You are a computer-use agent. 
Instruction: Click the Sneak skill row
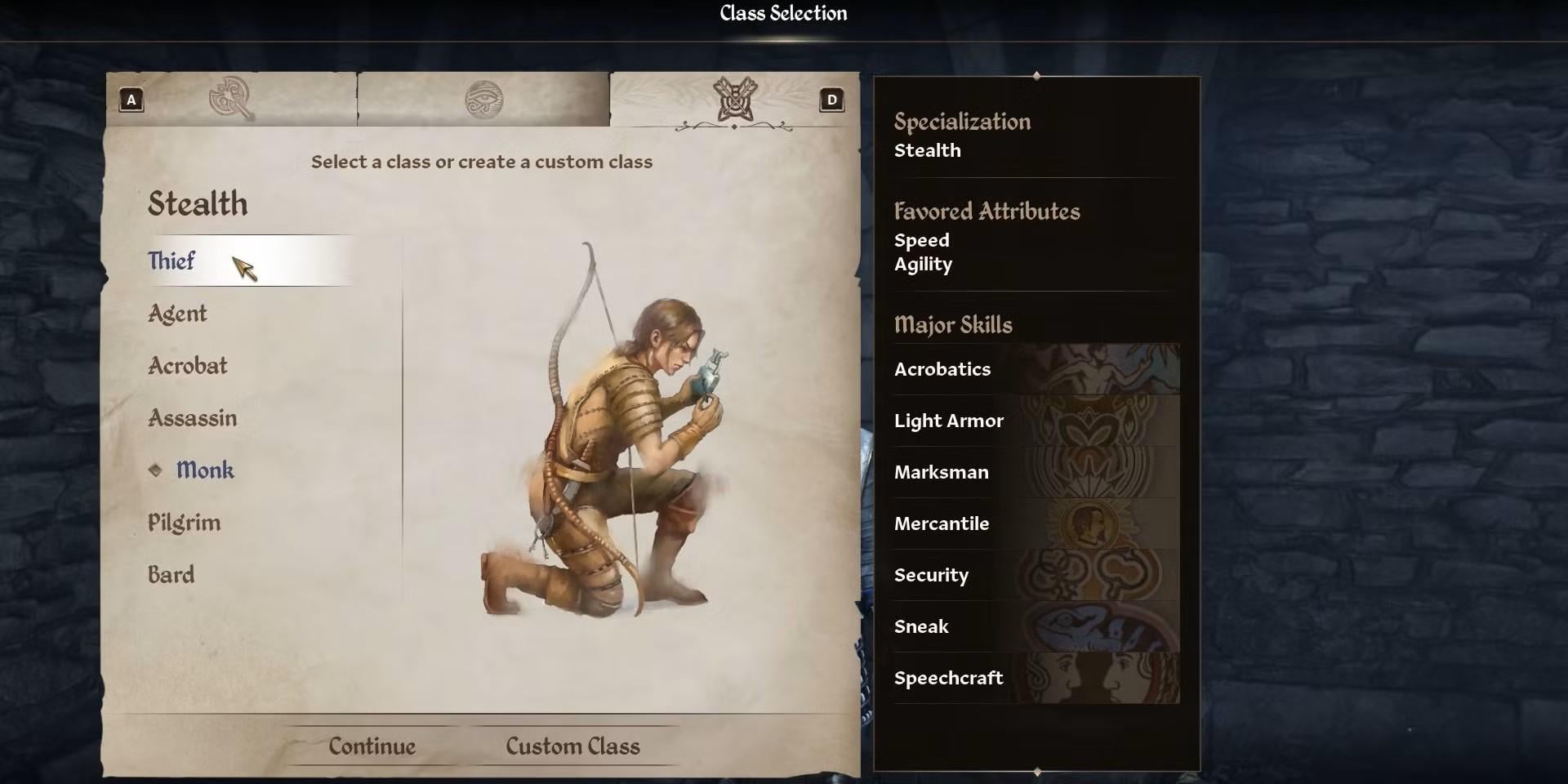click(1036, 626)
